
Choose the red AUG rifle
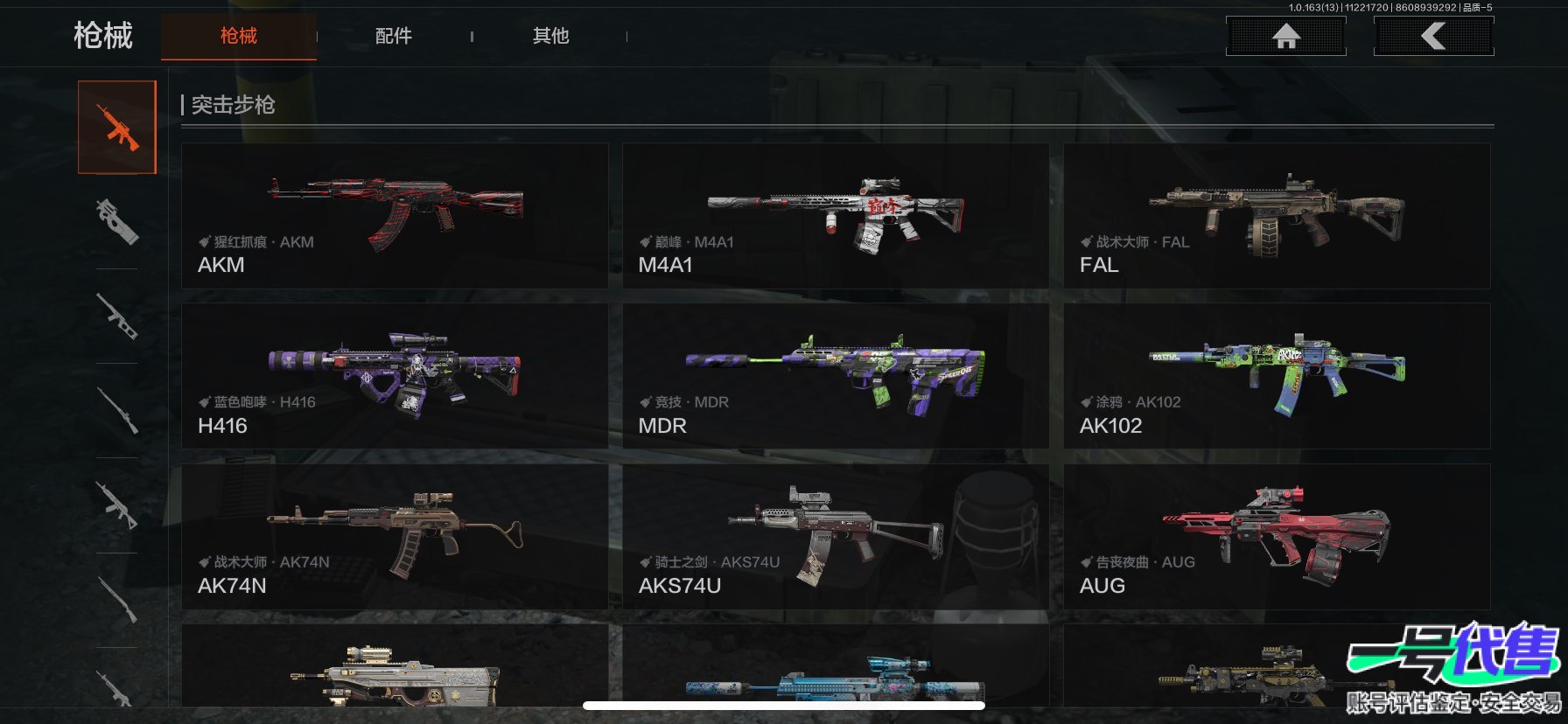click(x=1277, y=536)
